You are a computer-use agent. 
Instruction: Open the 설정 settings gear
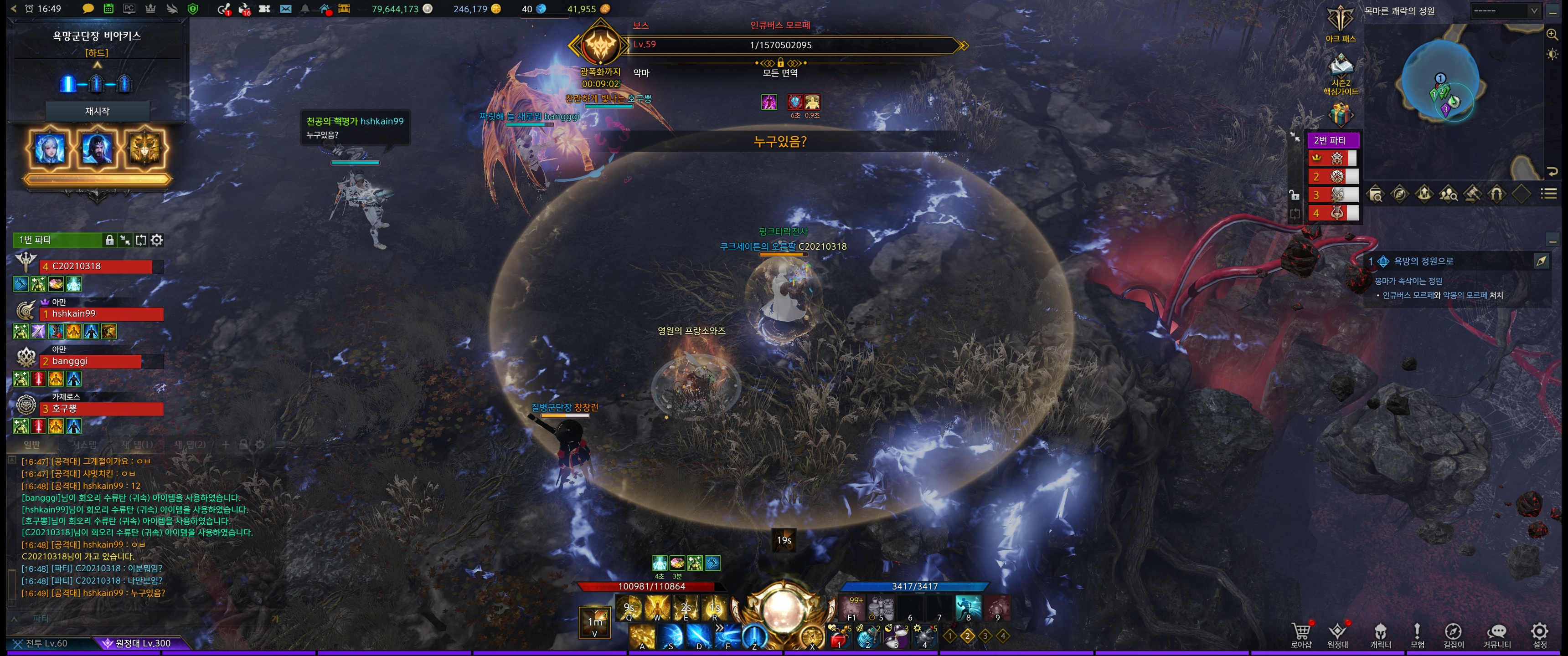click(1539, 634)
